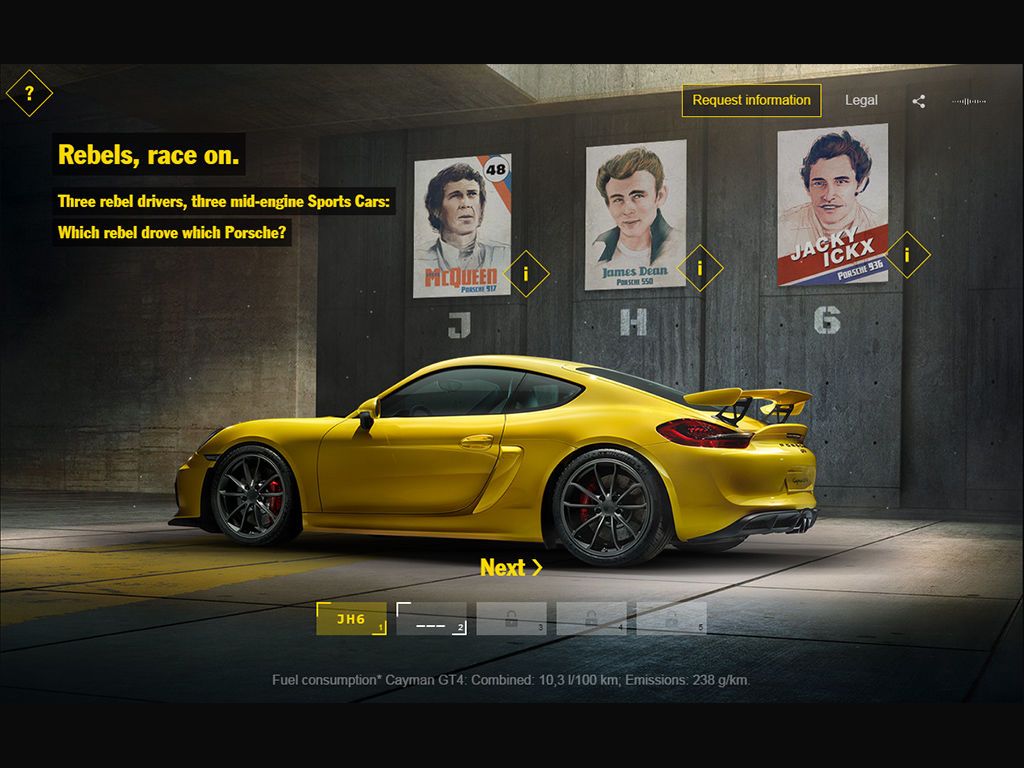
Task: Click the locked level 3 tile
Action: [x=511, y=619]
